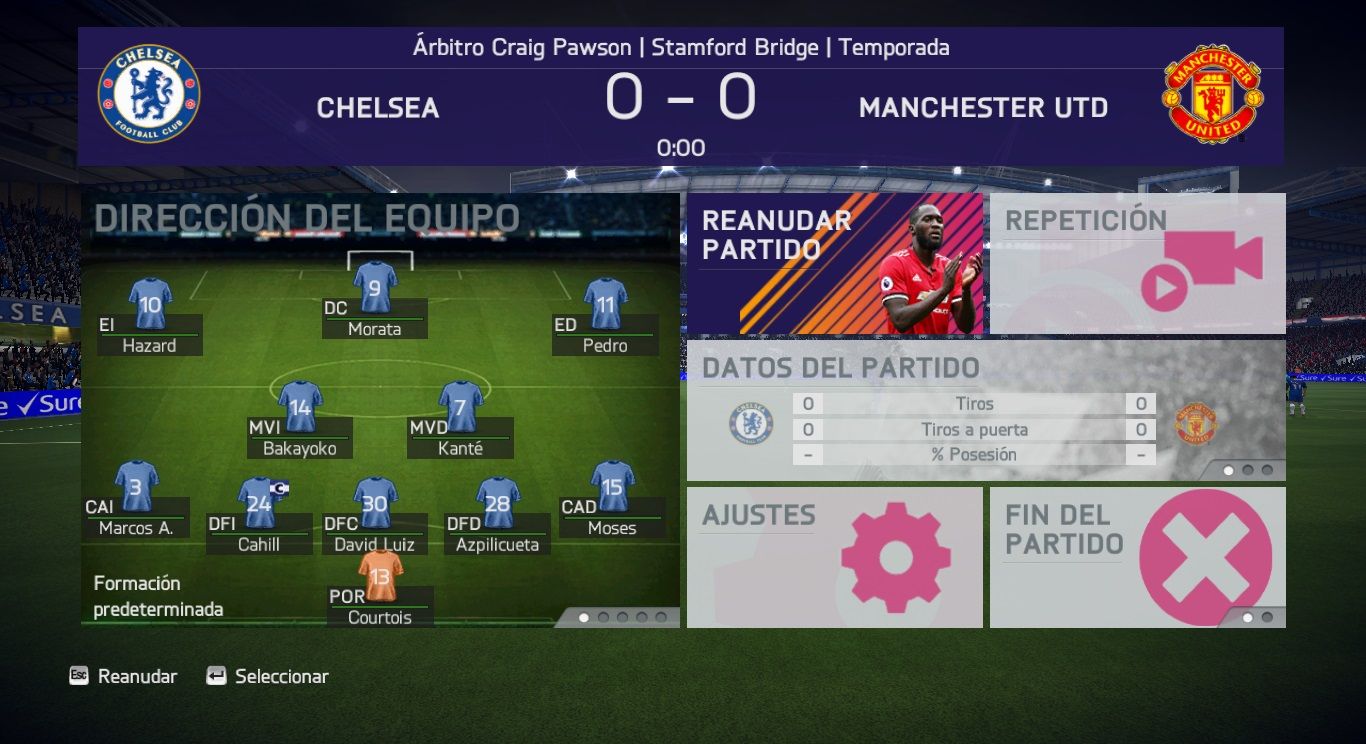Image resolution: width=1366 pixels, height=744 pixels.
Task: Open the Repetición replay tile
Action: [1137, 263]
